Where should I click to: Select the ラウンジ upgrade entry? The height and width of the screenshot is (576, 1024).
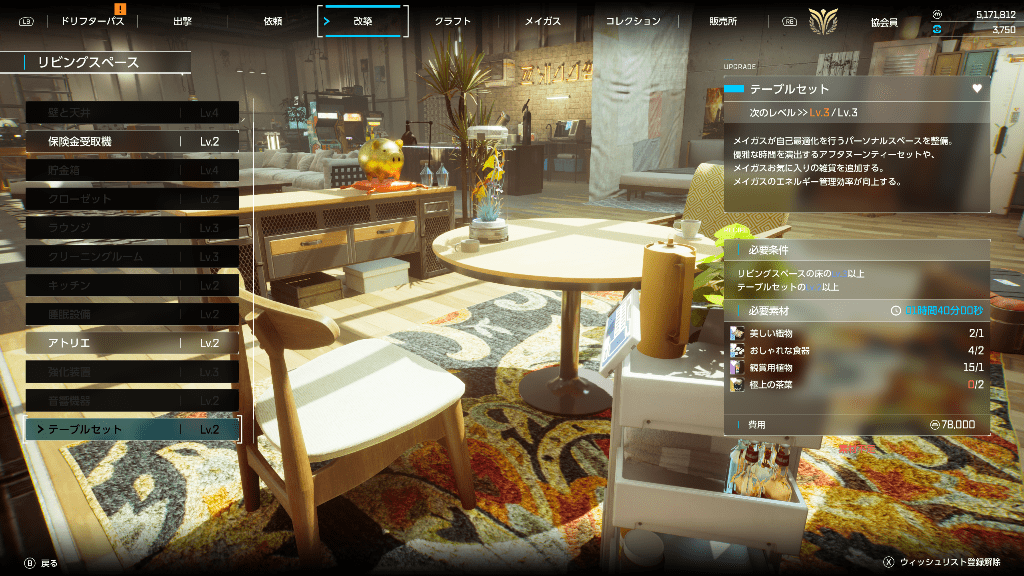pos(132,228)
